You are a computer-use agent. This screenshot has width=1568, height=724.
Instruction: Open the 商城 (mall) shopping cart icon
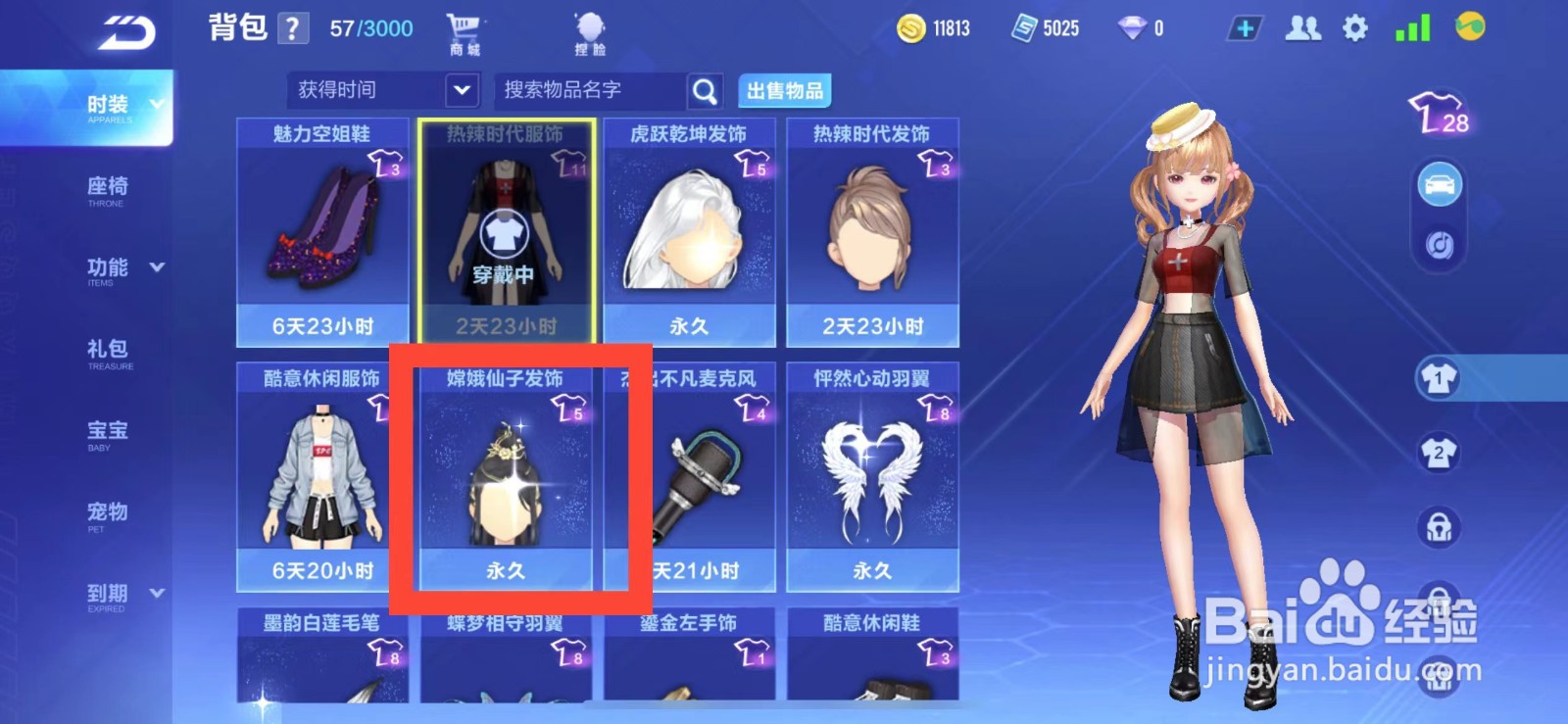(x=464, y=27)
